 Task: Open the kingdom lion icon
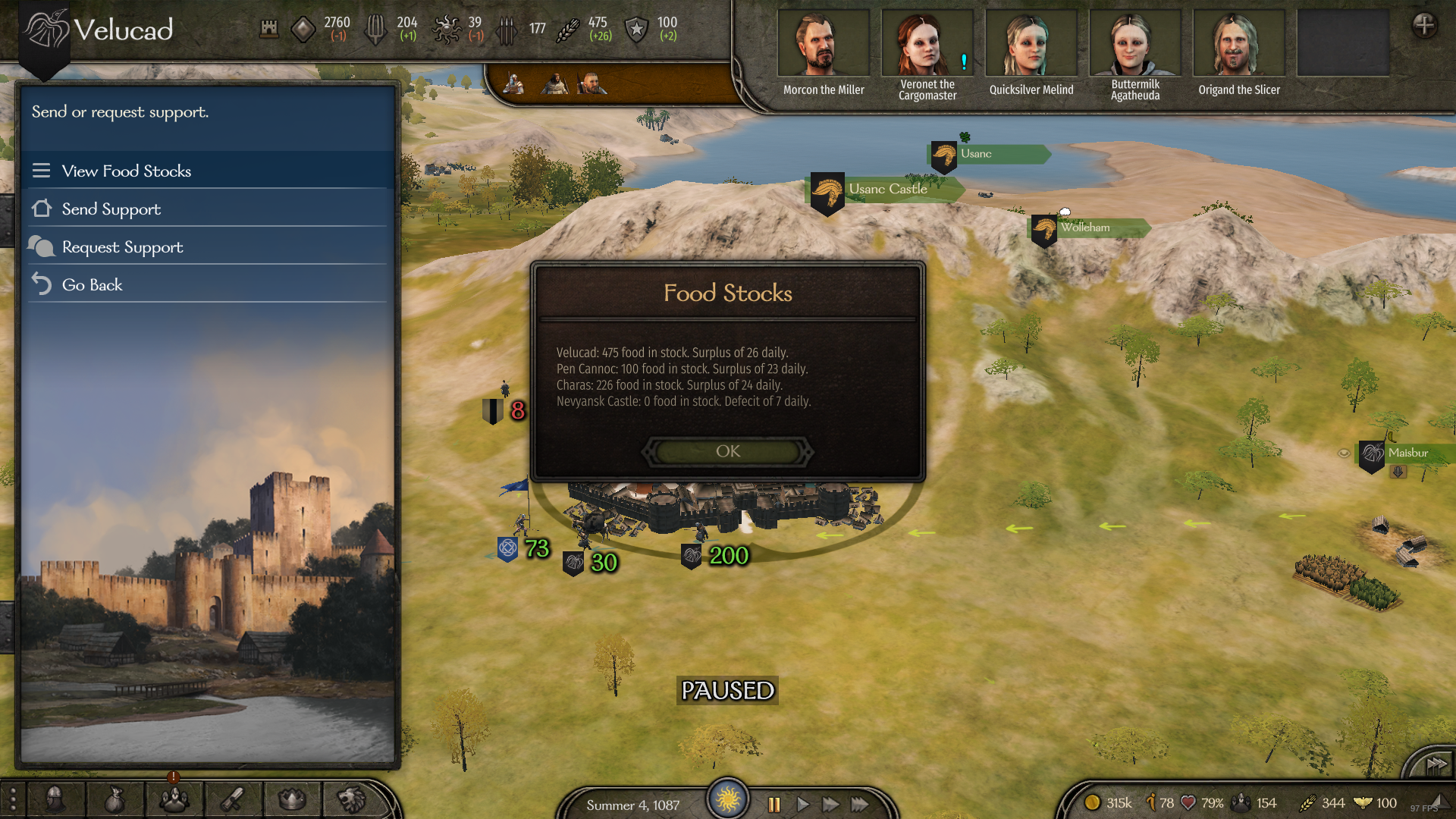(x=351, y=799)
